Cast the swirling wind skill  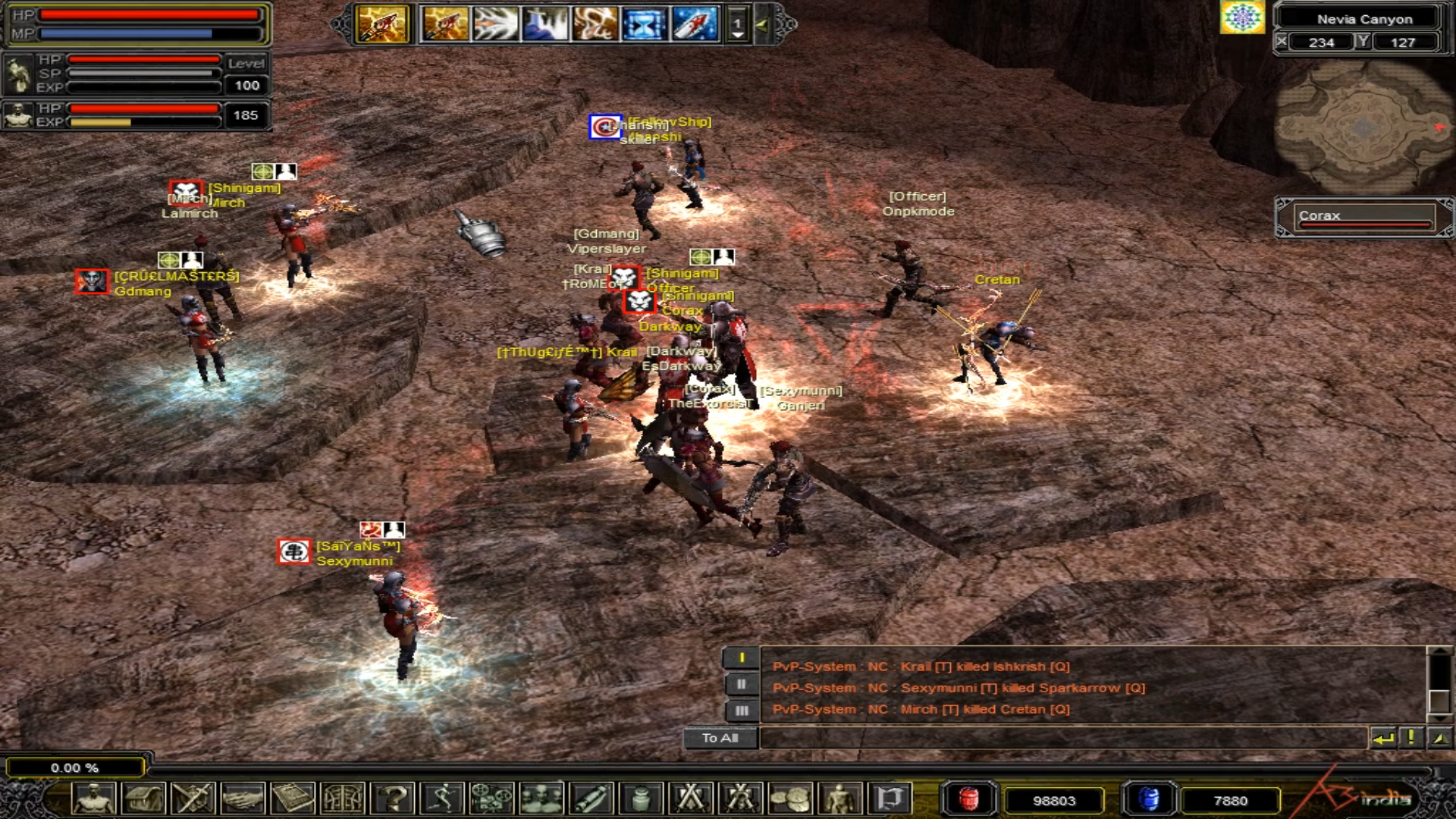[595, 24]
